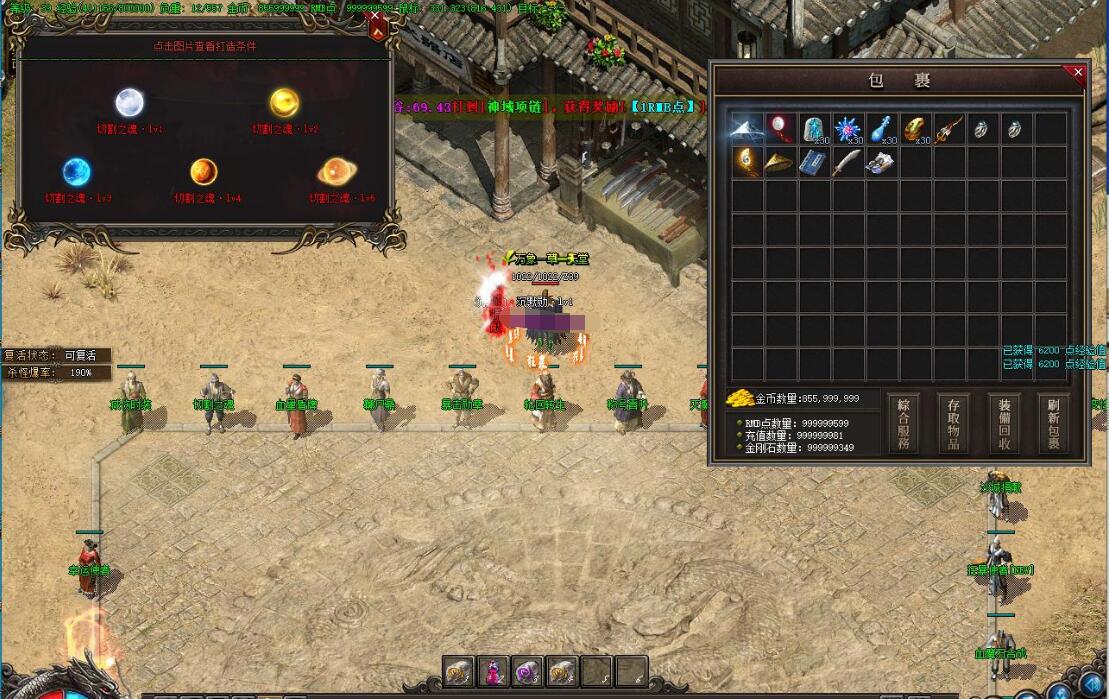
Task: Use the blue potion bottle stack
Action: coord(882,129)
